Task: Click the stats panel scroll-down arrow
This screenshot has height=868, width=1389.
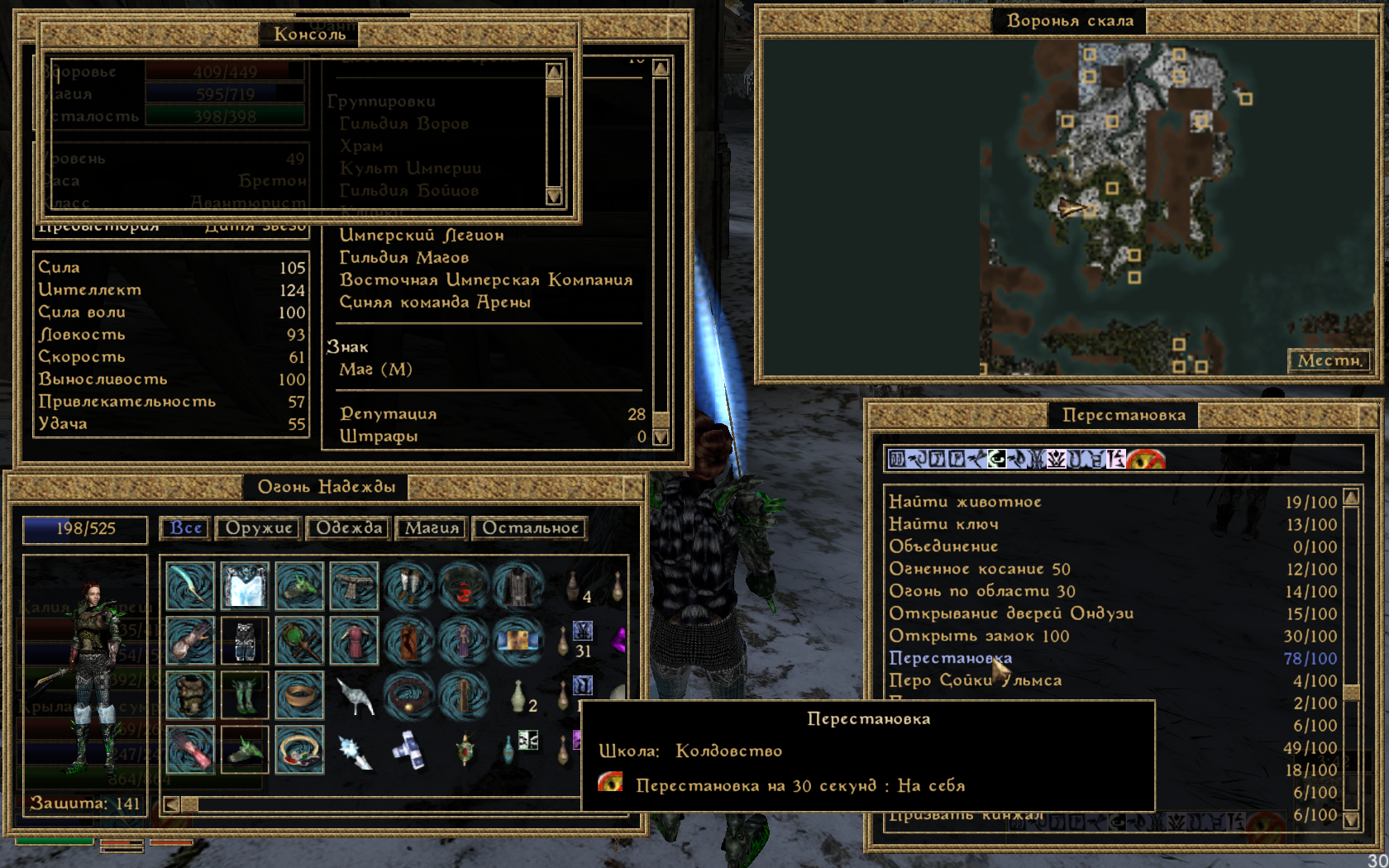Action: [661, 437]
